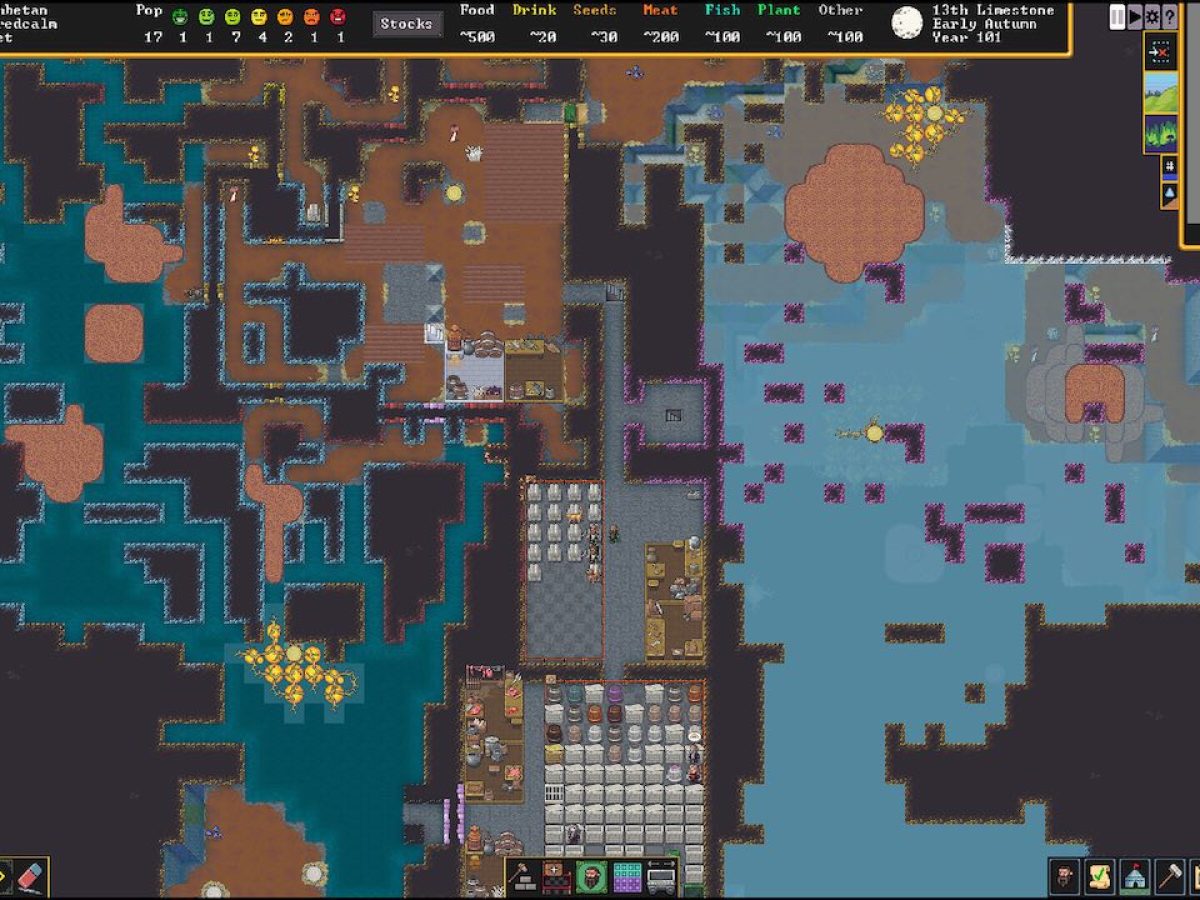Screen dimensions: 1200x900
Task: Open the stockpile crate and barrels tool
Action: tap(557, 877)
